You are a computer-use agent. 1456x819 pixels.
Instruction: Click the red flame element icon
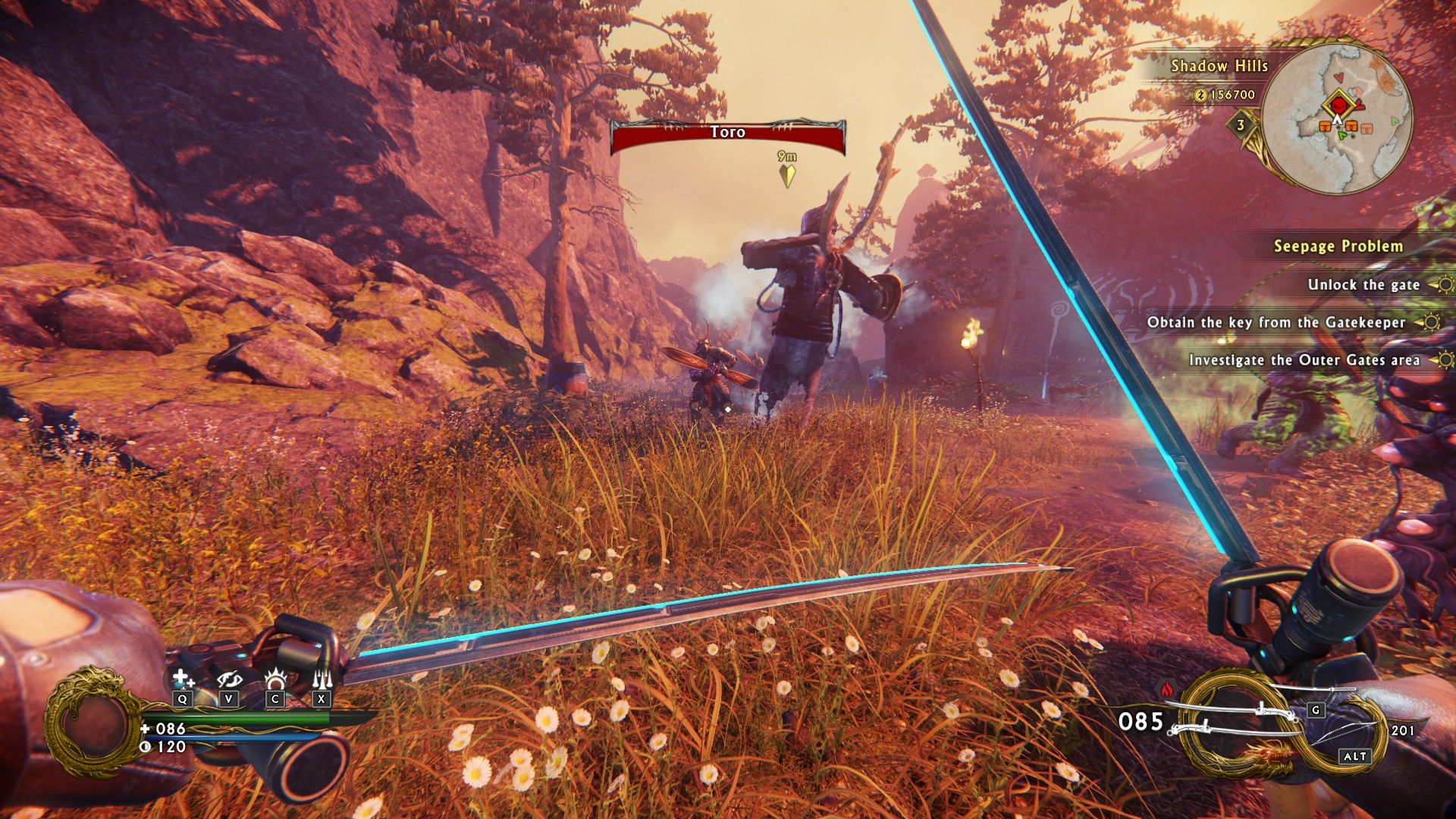(x=1166, y=689)
